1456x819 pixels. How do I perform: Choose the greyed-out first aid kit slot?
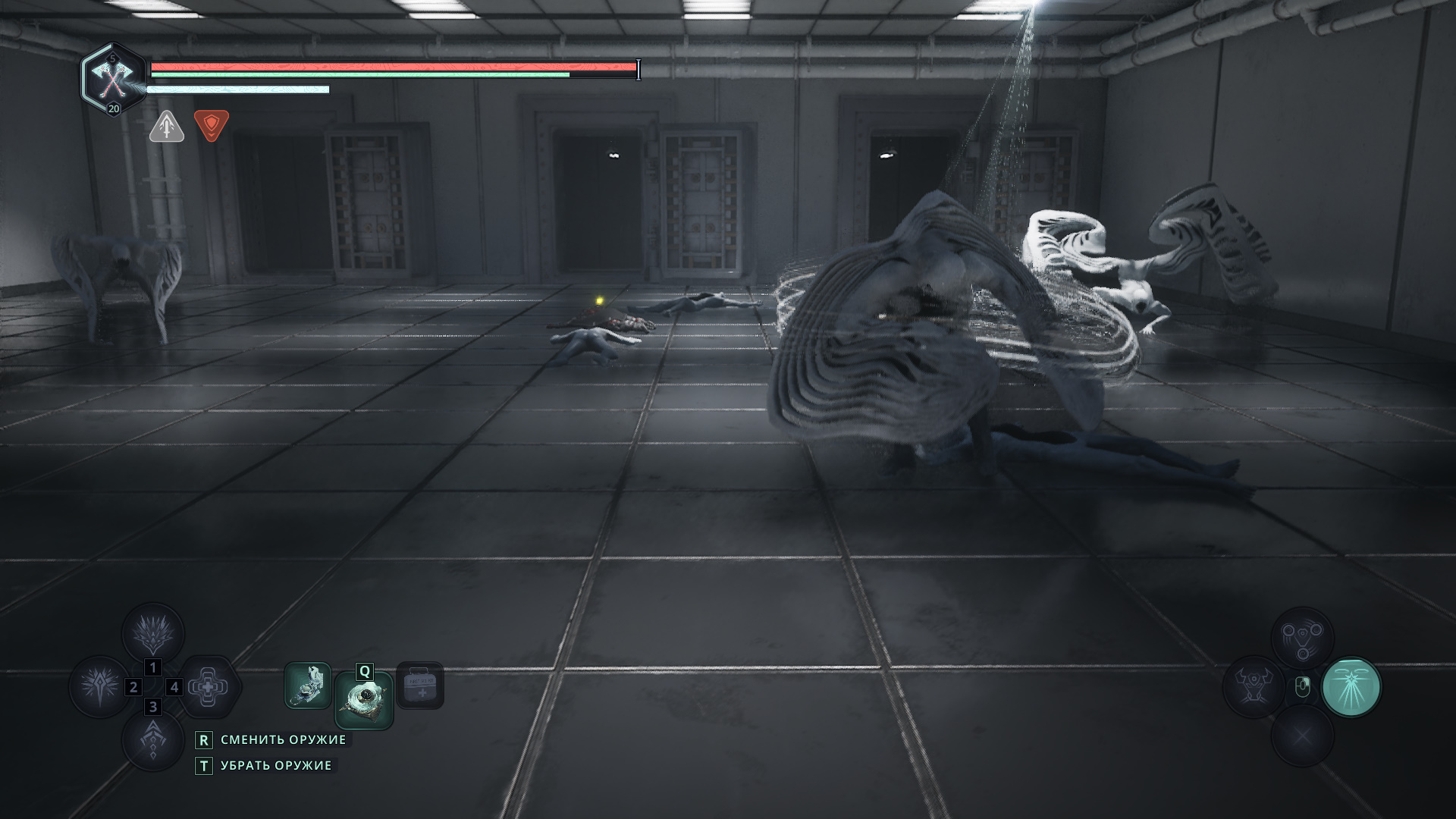[x=420, y=686]
